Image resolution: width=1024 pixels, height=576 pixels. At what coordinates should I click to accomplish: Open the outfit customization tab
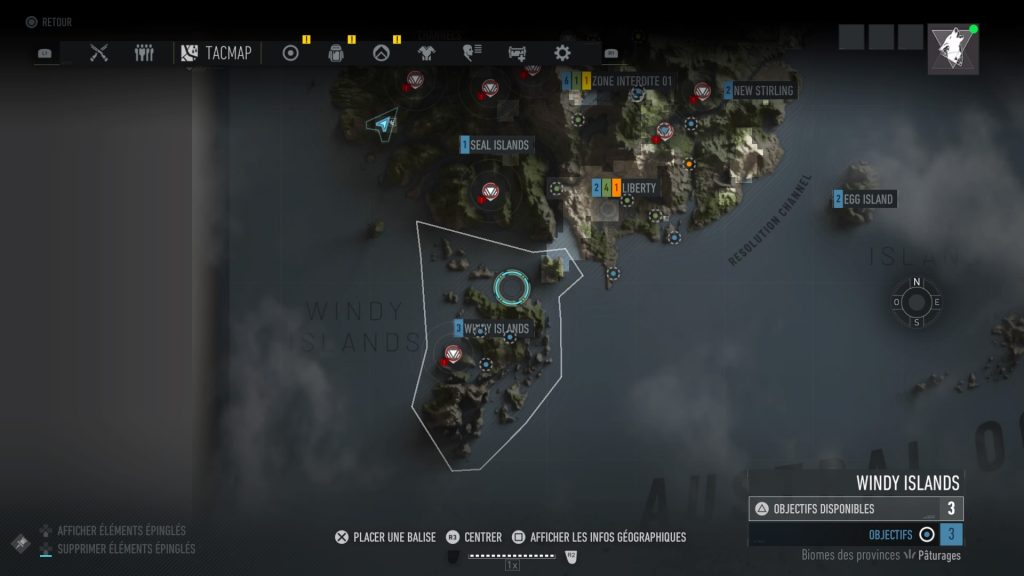click(426, 53)
